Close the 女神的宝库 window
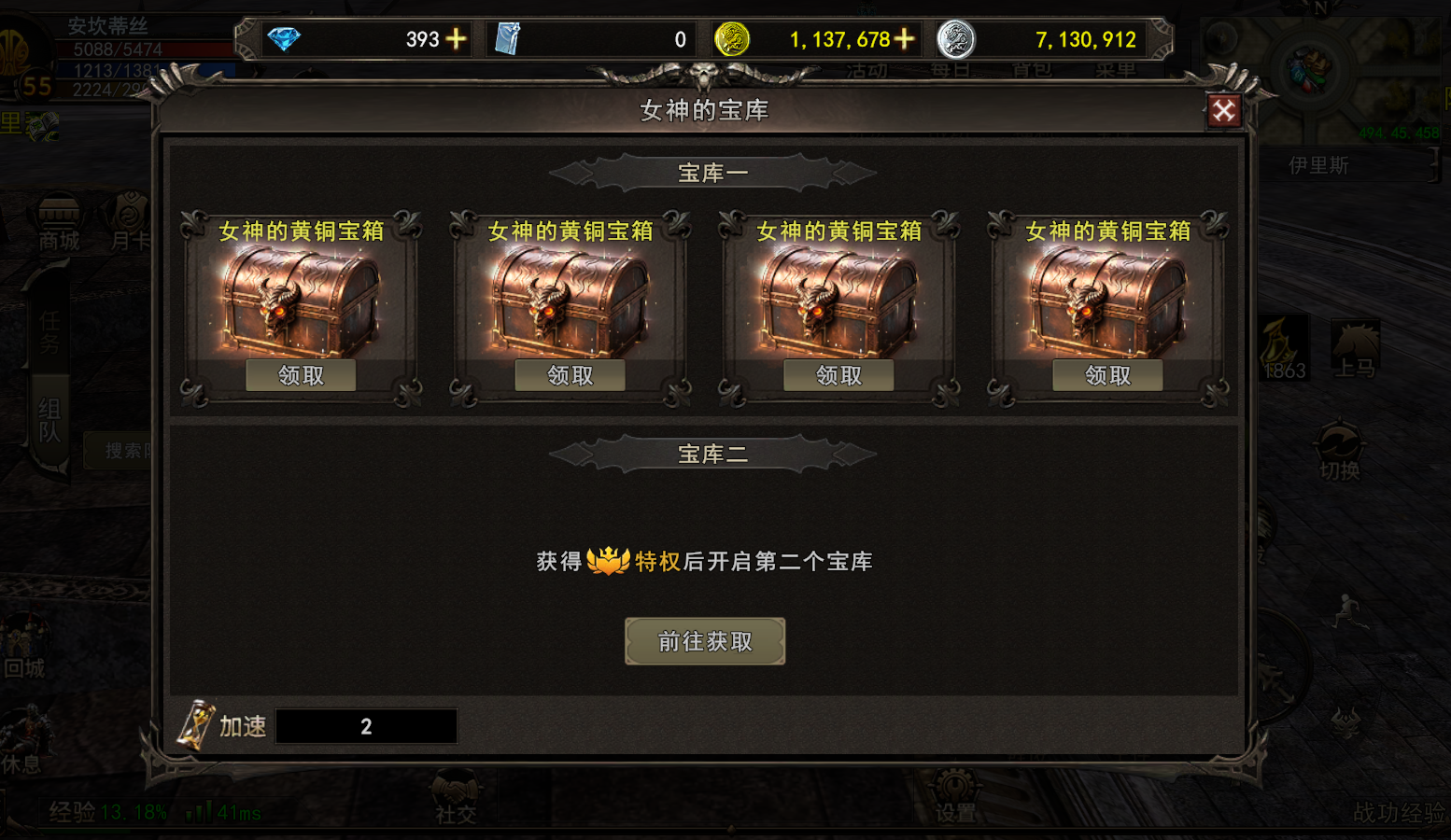This screenshot has height=840, width=1451. [x=1223, y=111]
